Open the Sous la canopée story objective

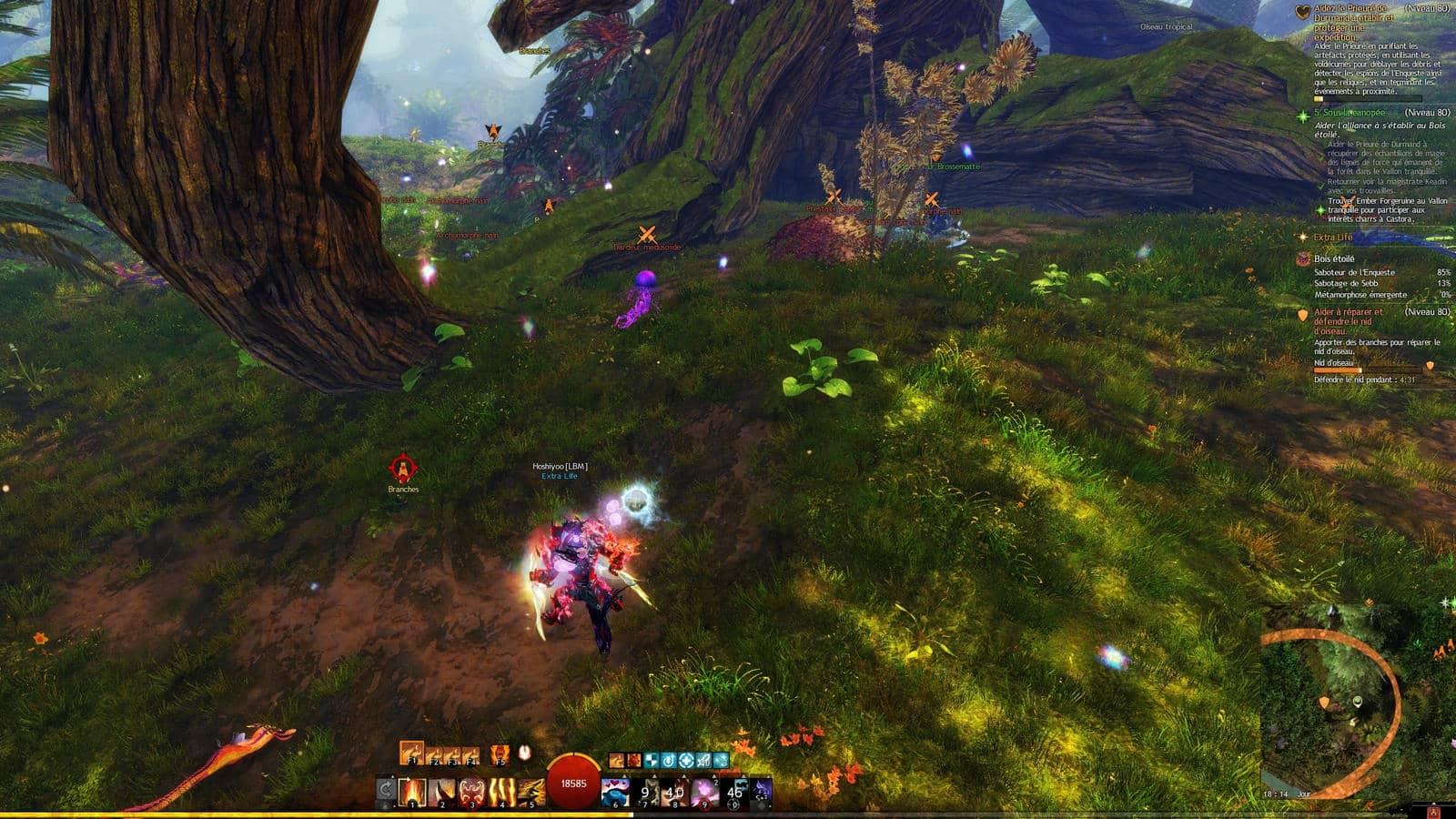[1354, 114]
